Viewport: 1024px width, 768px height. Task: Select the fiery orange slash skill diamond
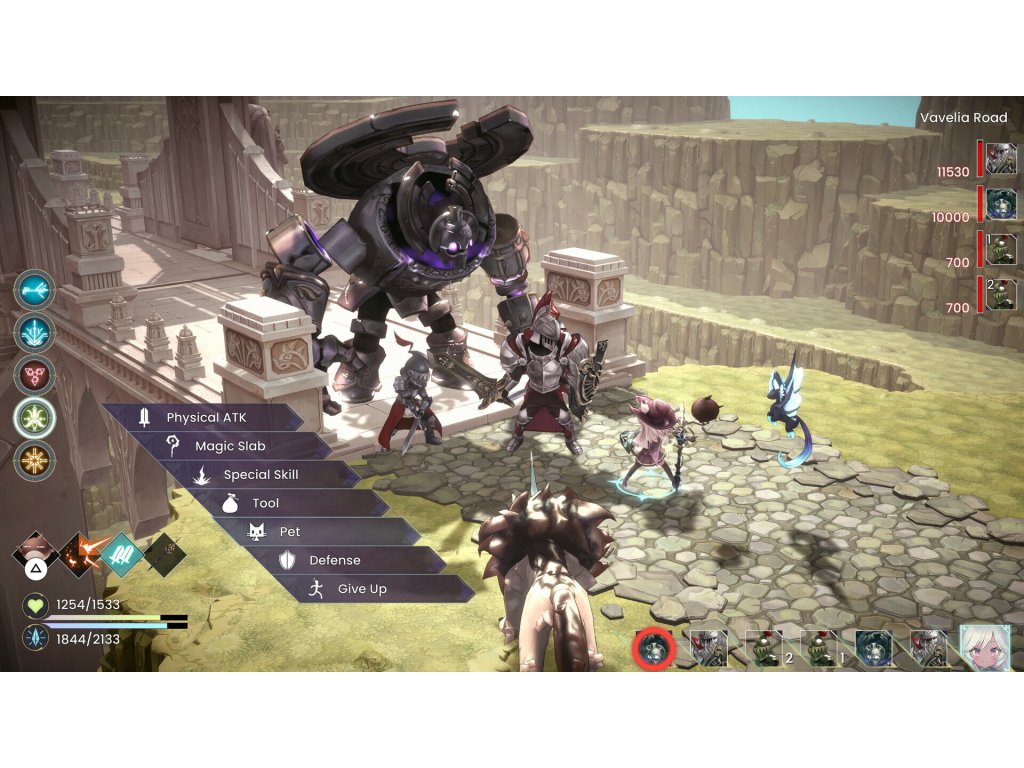click(79, 552)
